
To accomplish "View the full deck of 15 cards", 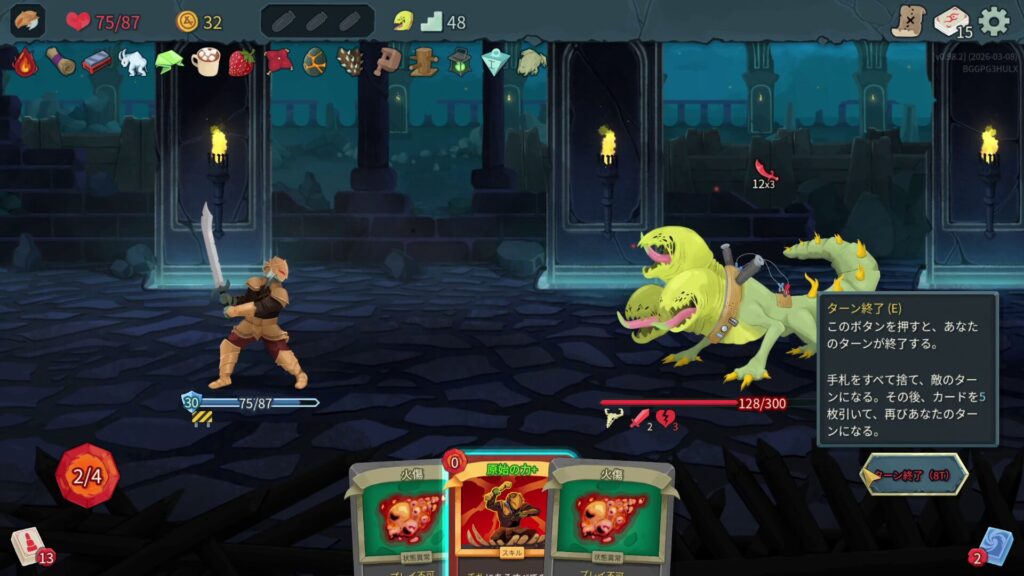I will tap(951, 21).
